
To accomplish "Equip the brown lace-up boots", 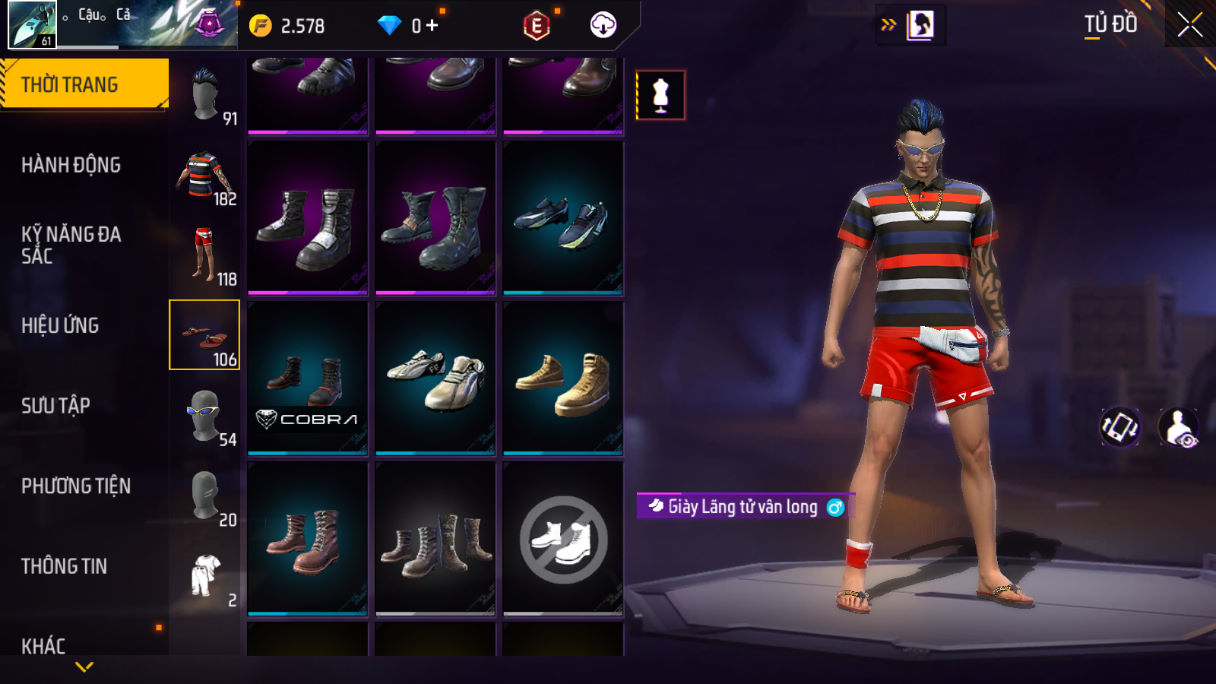I will [x=308, y=539].
